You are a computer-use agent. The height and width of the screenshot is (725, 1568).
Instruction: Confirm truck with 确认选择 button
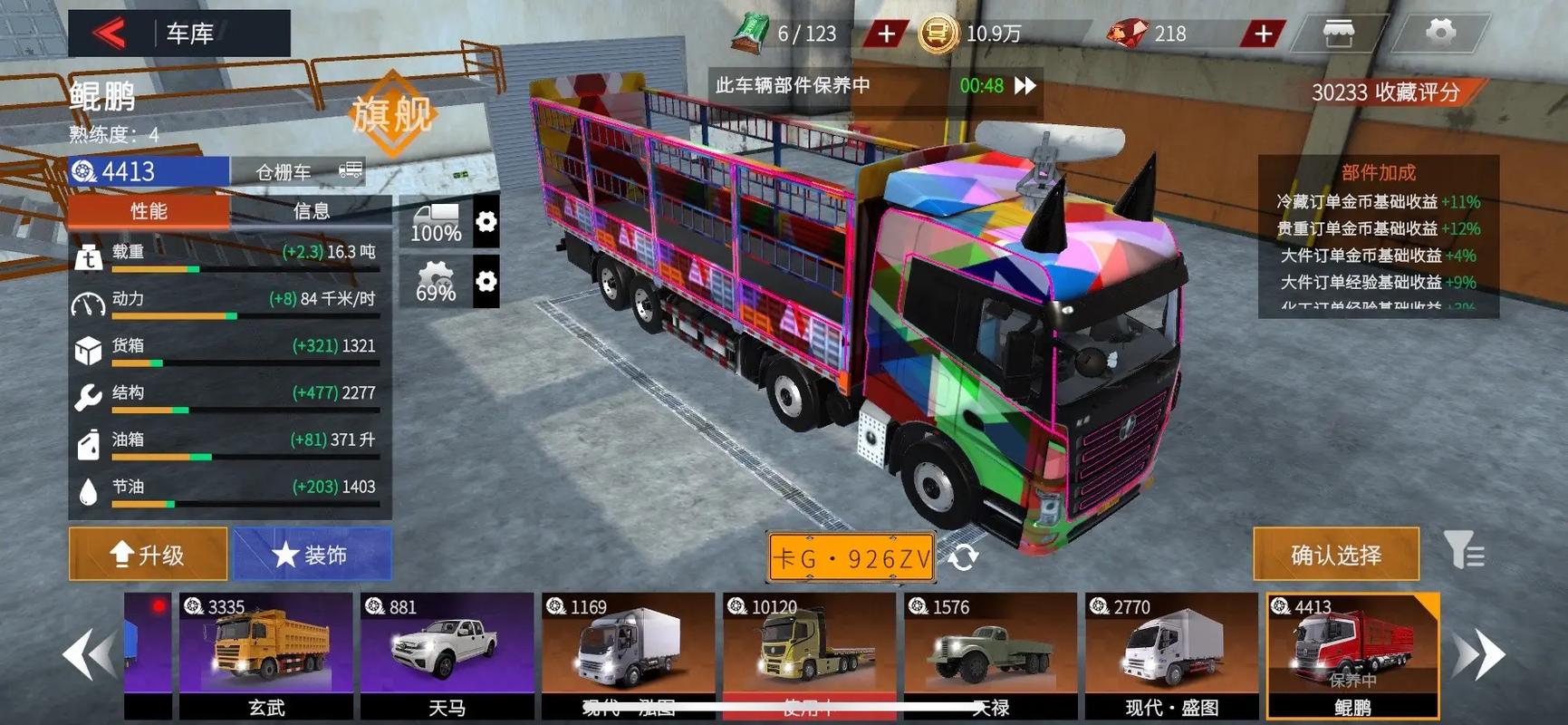tap(1335, 554)
